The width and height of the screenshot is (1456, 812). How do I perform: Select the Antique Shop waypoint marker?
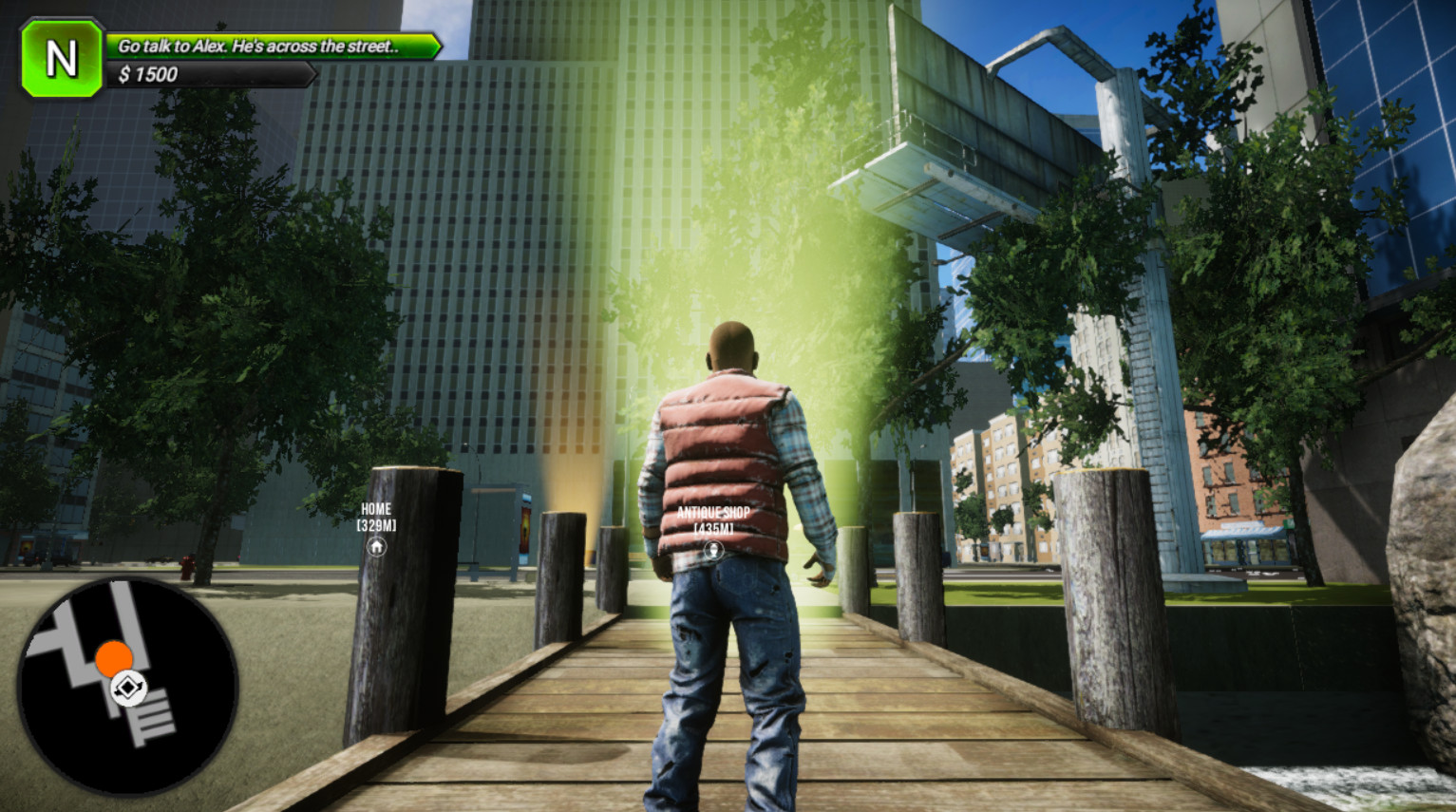pyautogui.click(x=712, y=549)
